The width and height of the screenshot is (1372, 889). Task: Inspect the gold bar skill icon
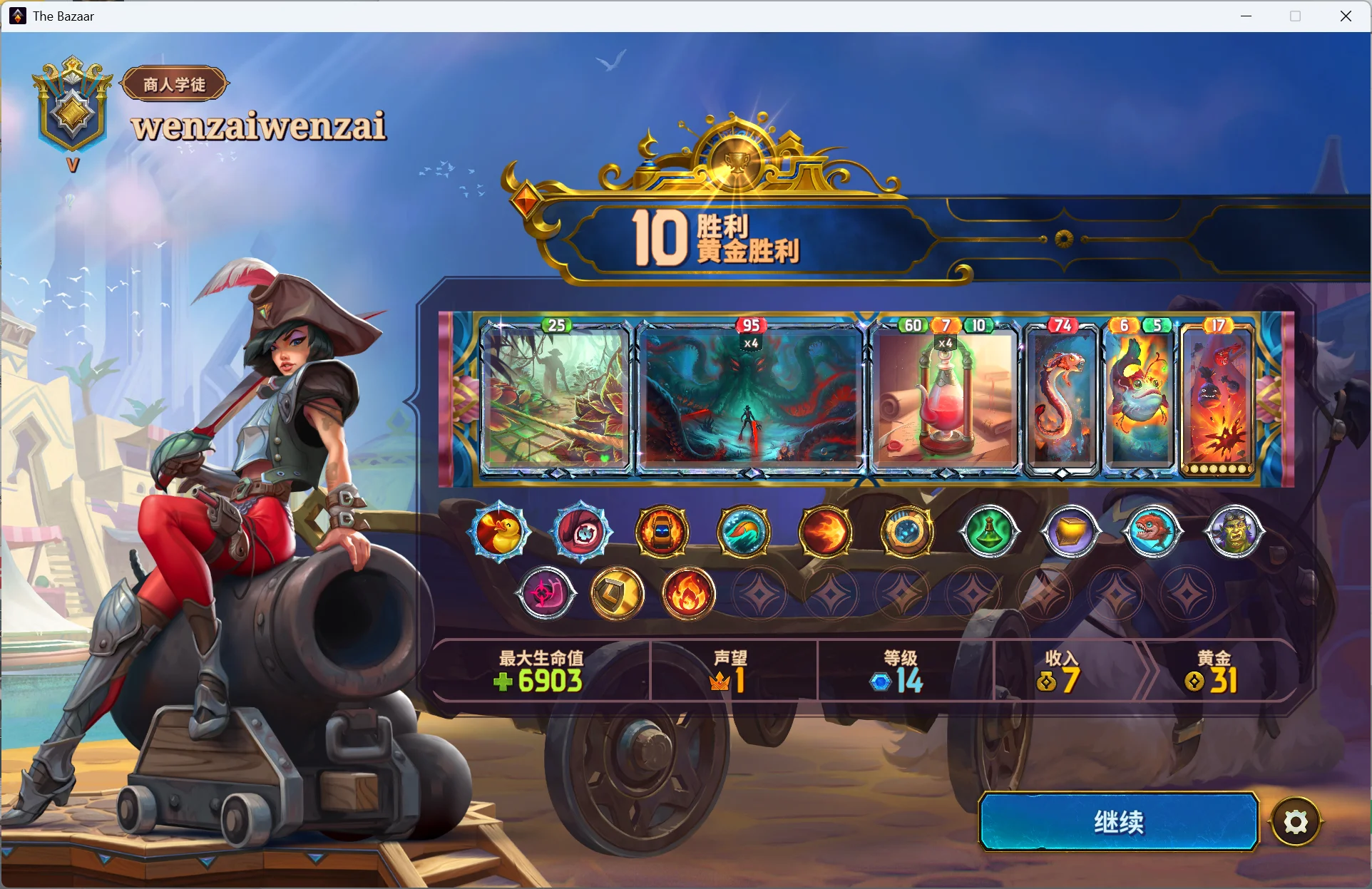pyautogui.click(x=1070, y=532)
